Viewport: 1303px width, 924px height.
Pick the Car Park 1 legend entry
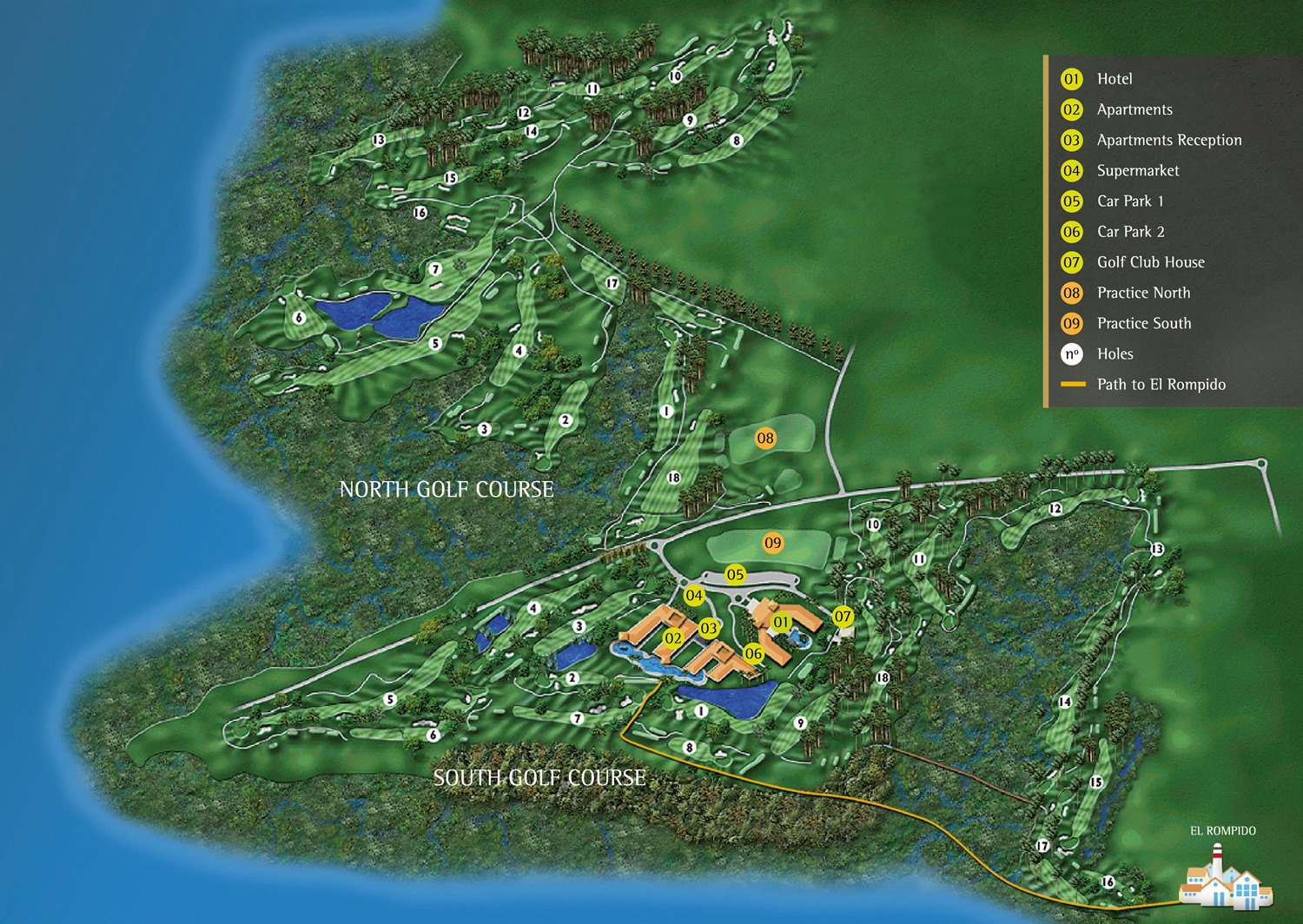click(1129, 201)
